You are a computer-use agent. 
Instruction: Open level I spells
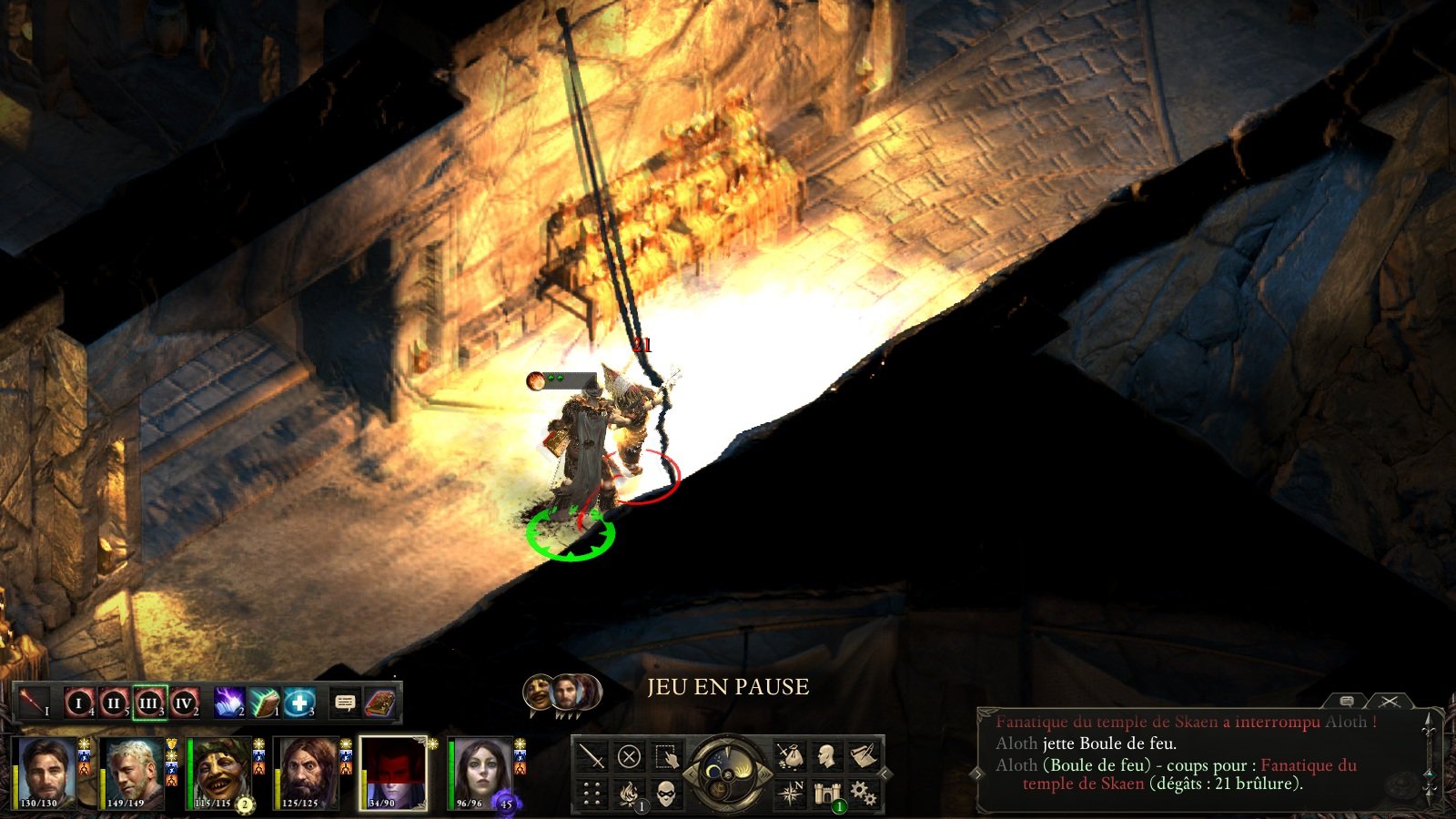79,703
